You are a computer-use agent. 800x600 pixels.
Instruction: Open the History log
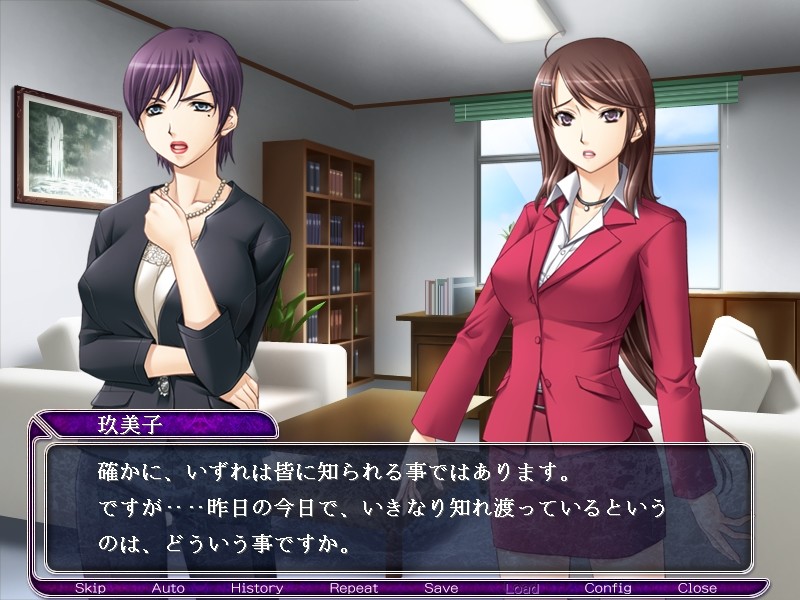pos(257,588)
